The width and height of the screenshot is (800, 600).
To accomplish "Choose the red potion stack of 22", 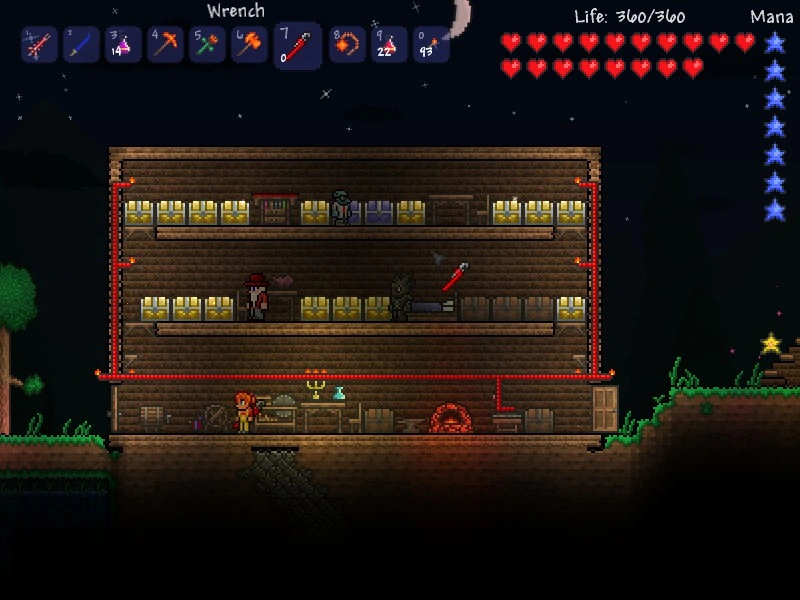I will 389,45.
